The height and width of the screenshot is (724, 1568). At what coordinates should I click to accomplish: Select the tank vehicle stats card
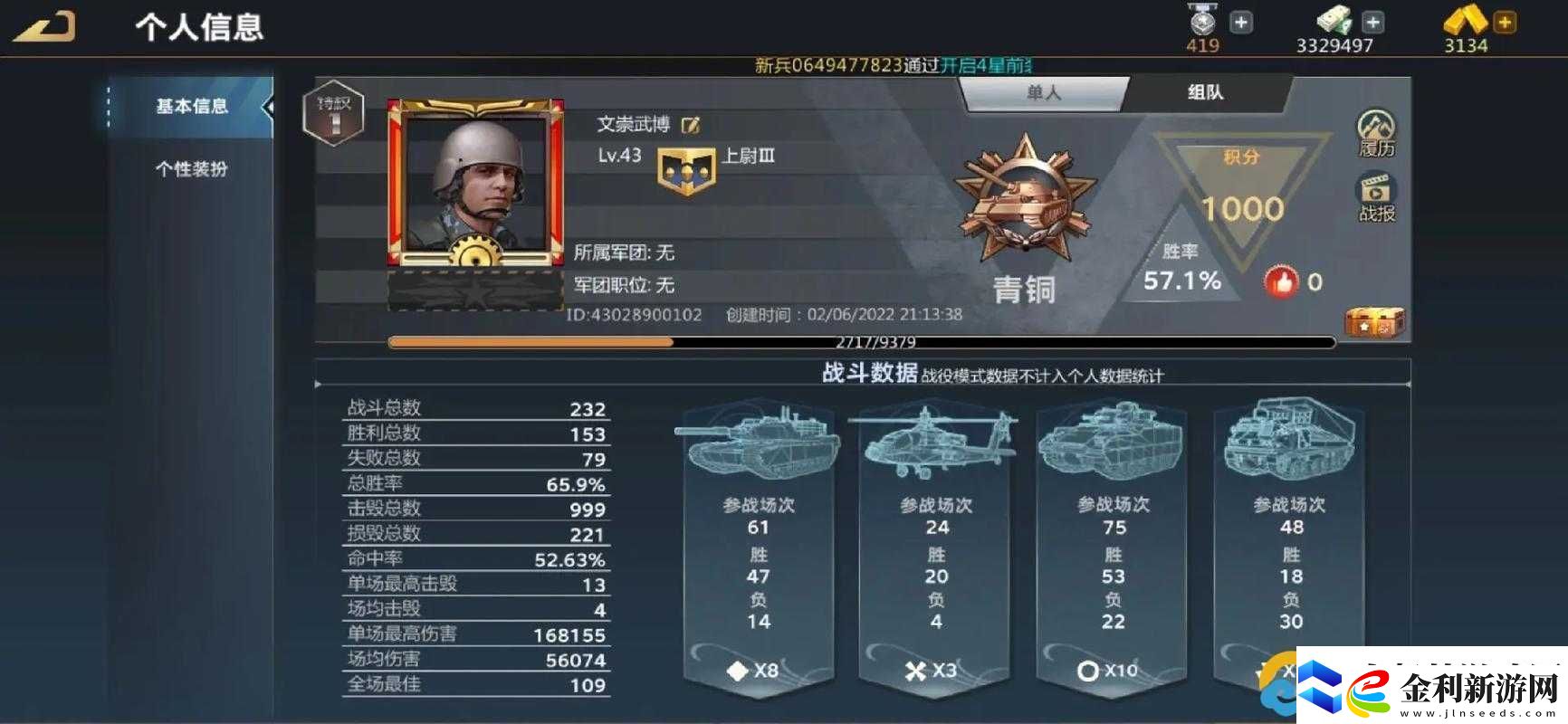pyautogui.click(x=759, y=543)
